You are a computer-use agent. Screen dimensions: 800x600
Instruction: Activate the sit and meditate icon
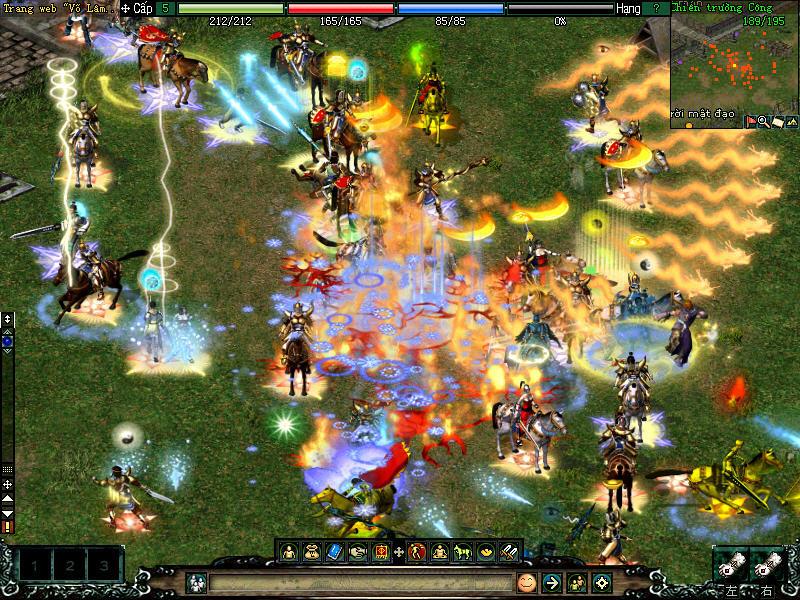coord(439,551)
